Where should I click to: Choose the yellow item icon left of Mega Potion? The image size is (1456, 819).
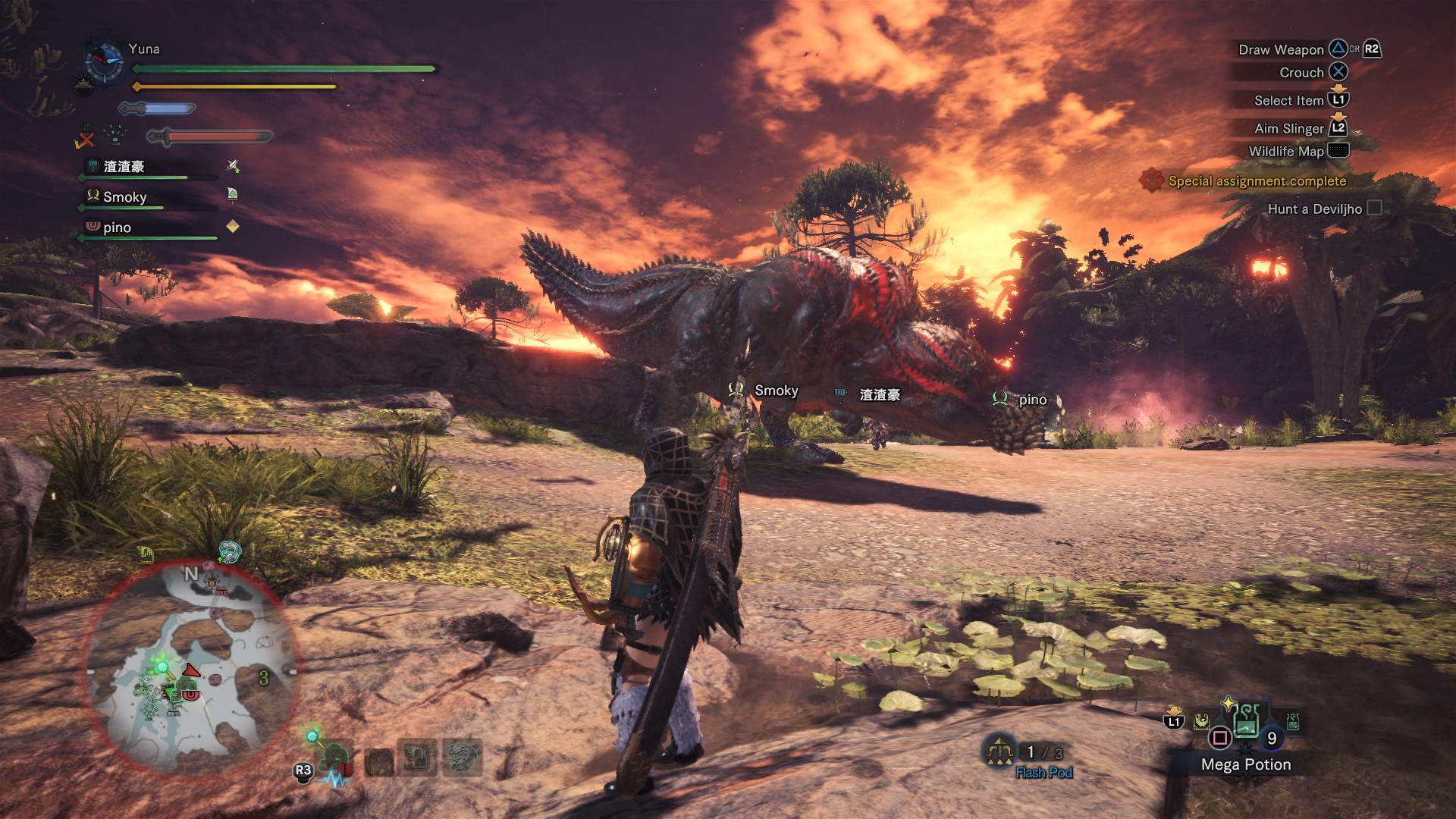(1201, 721)
